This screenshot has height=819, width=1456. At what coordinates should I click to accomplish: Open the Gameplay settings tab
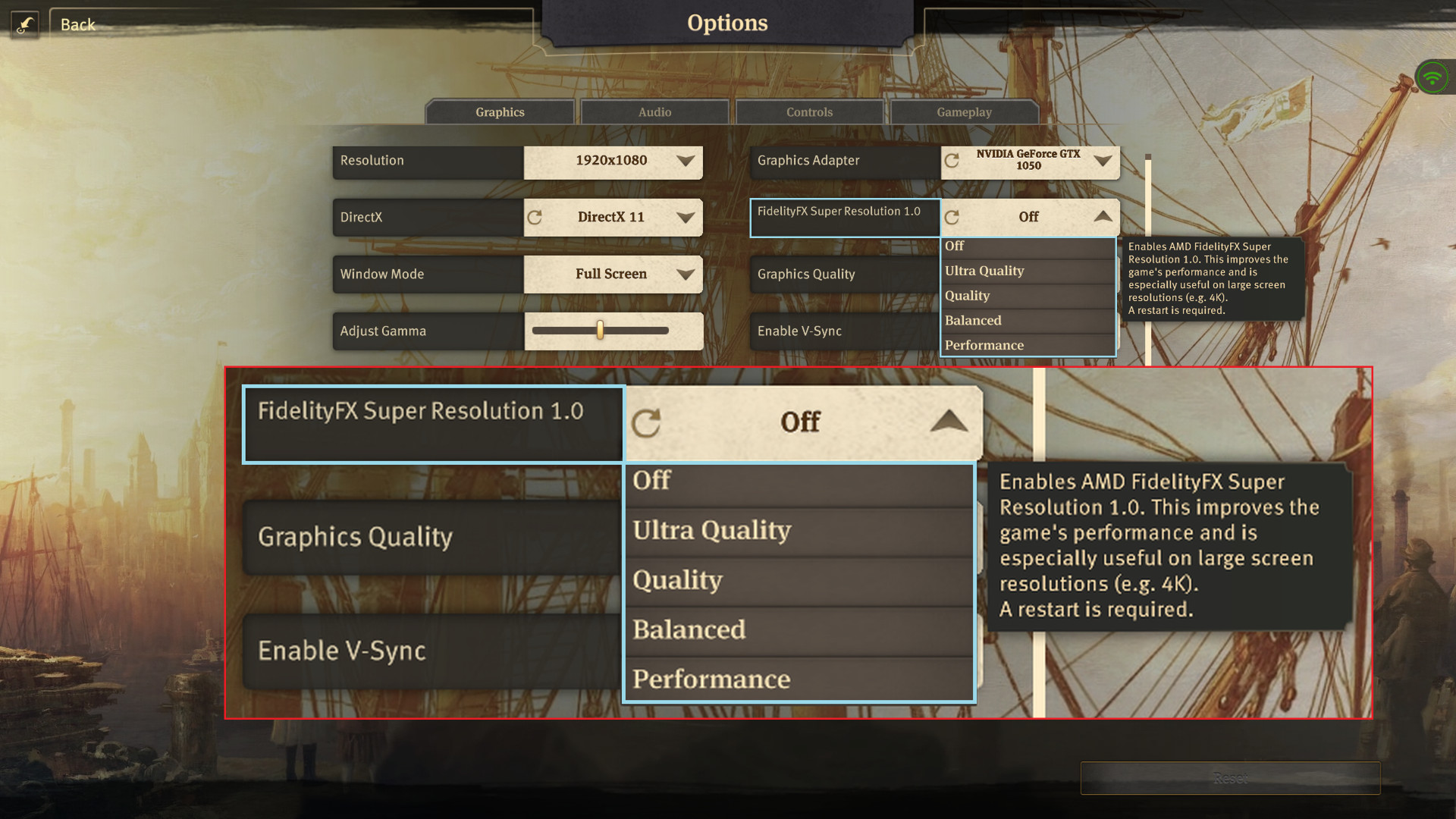pos(964,111)
